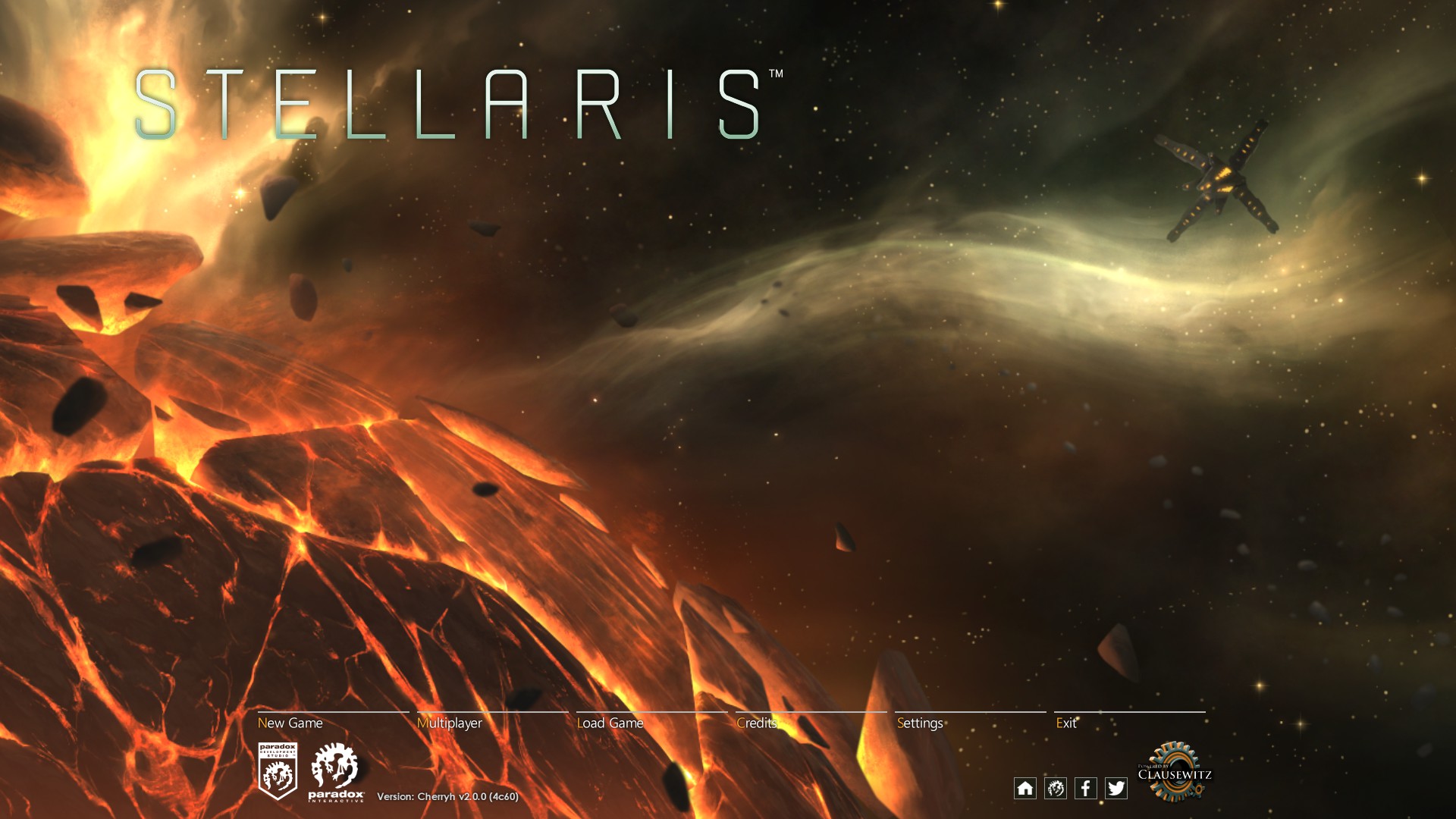Viewport: 1456px width, 819px height.
Task: Start a New Game
Action: click(290, 723)
